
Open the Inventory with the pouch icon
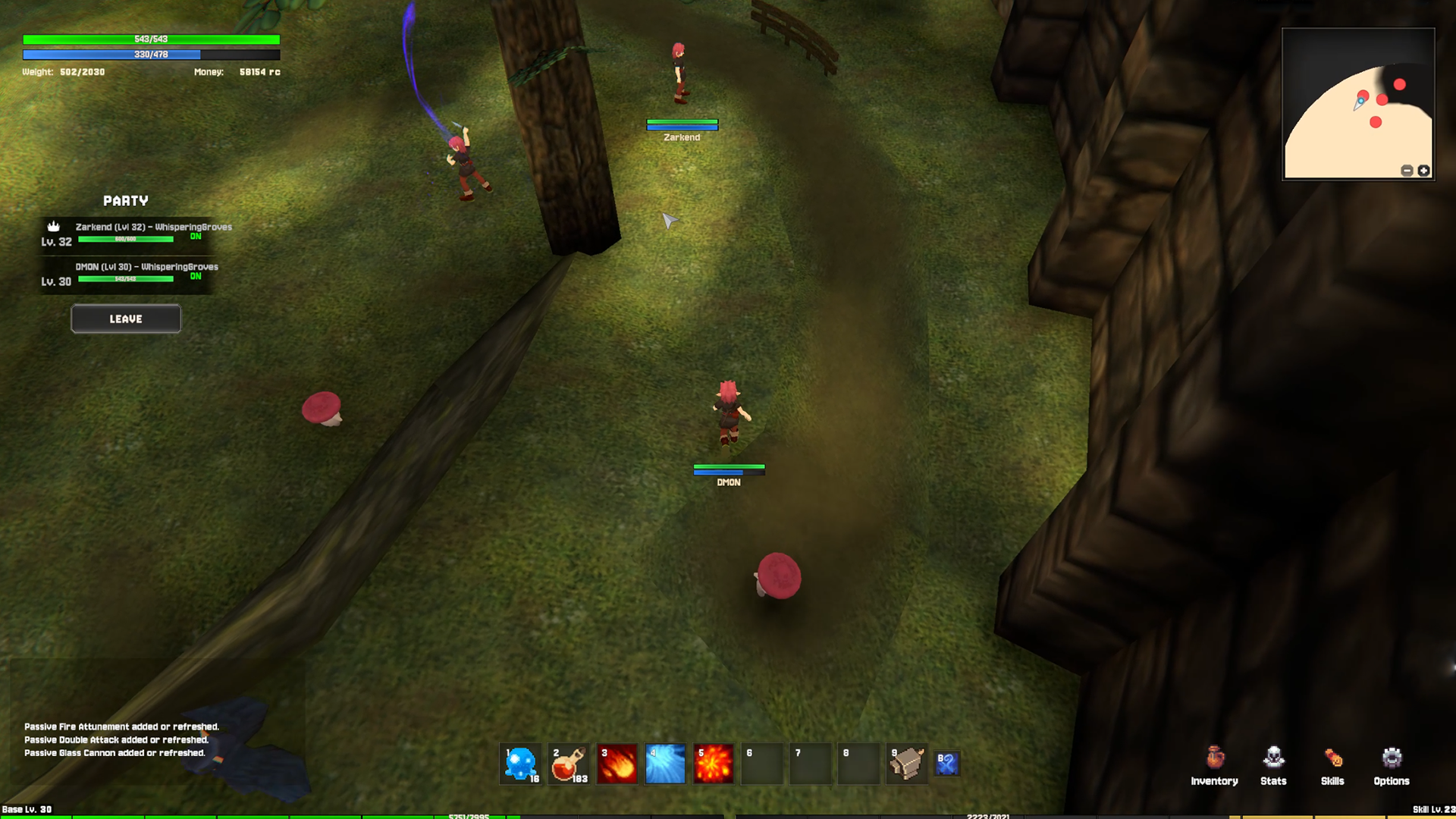click(1215, 758)
